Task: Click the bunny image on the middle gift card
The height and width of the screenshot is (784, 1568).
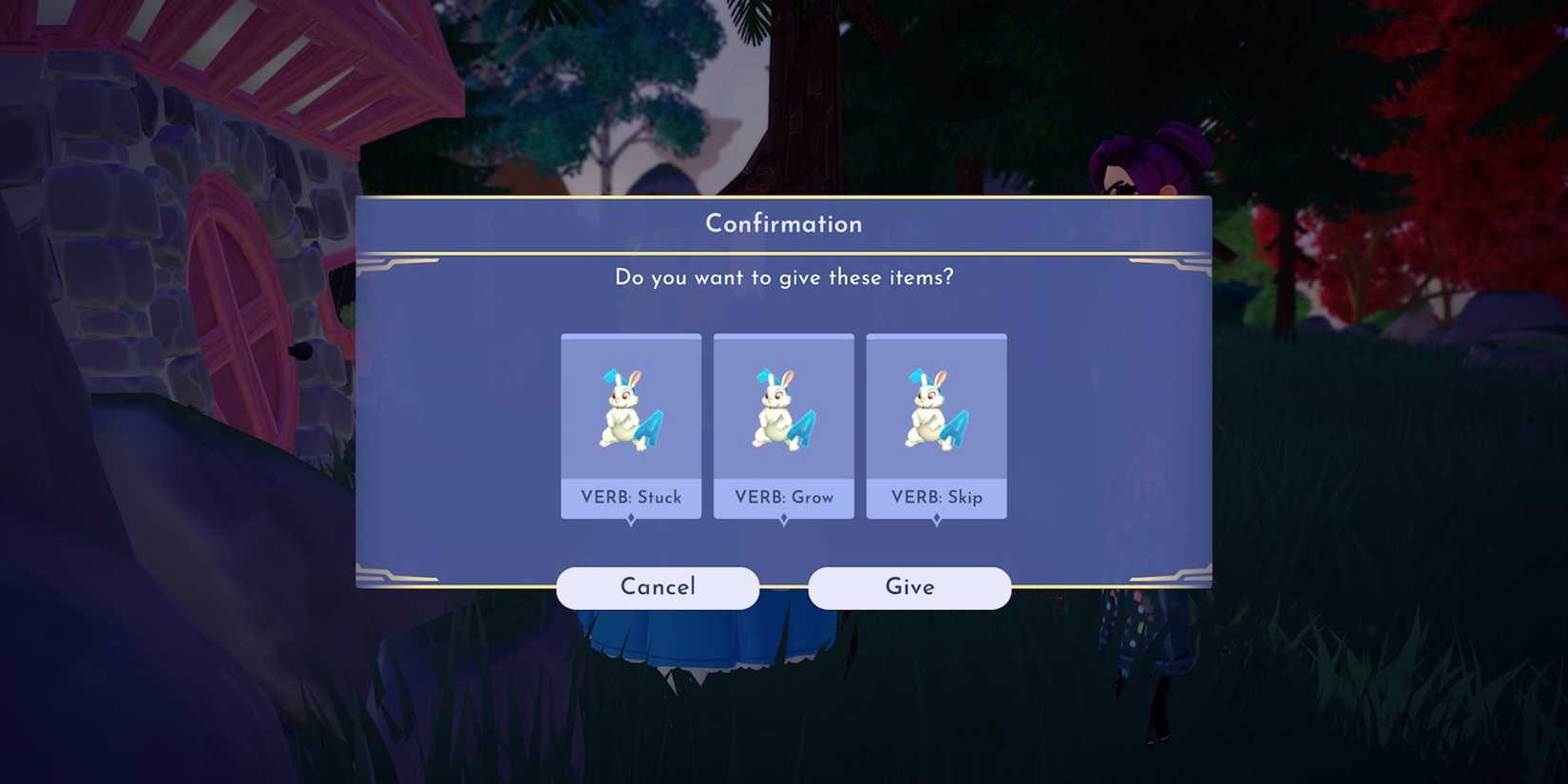Action: click(784, 409)
